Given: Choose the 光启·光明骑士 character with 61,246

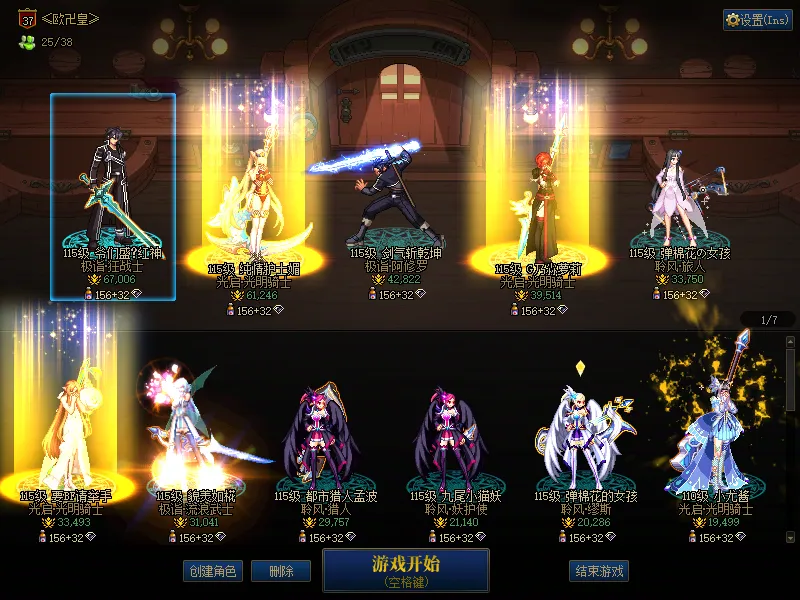Looking at the screenshot, I should tap(252, 200).
